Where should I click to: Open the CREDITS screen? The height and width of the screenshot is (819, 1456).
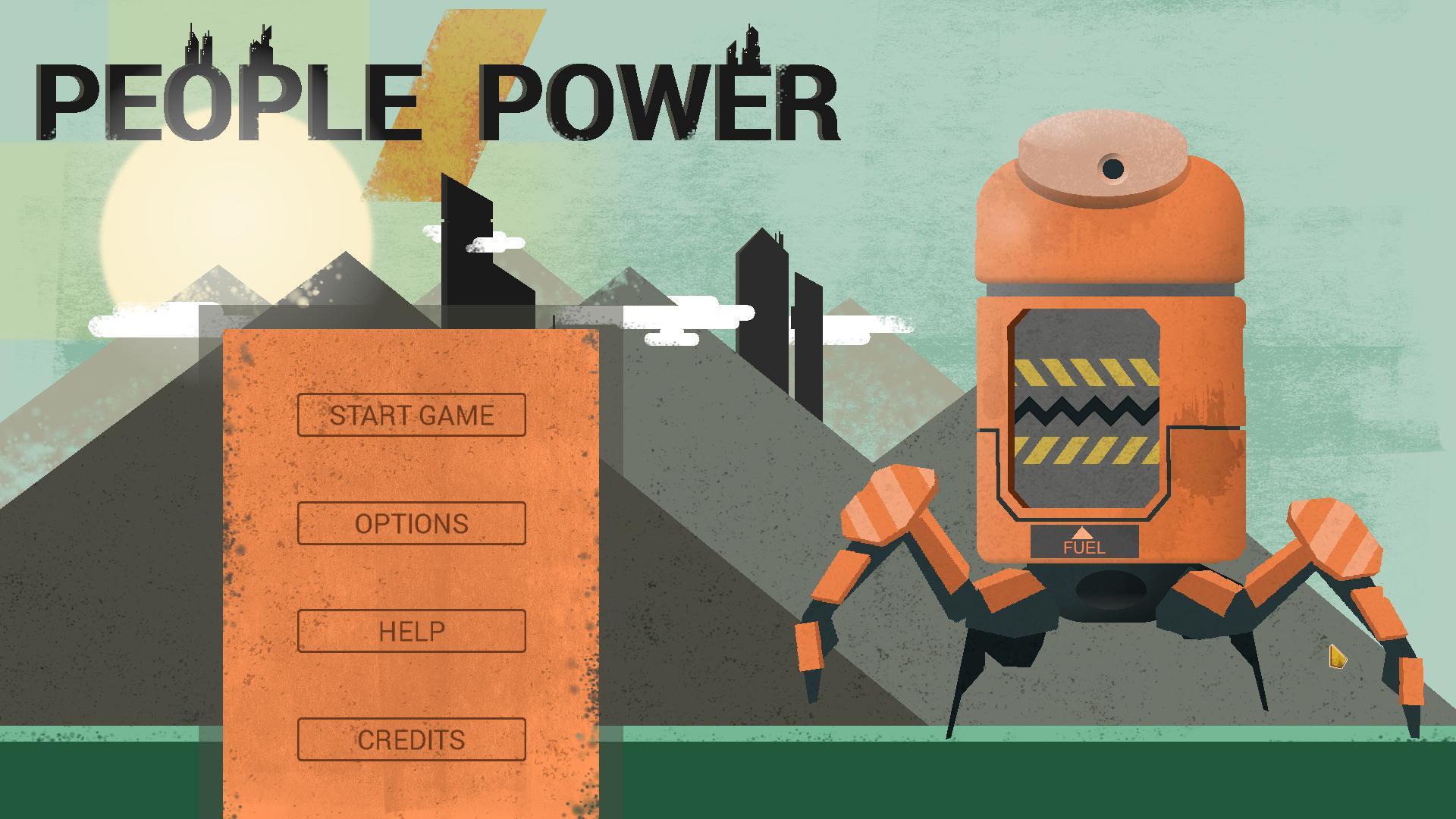[412, 738]
